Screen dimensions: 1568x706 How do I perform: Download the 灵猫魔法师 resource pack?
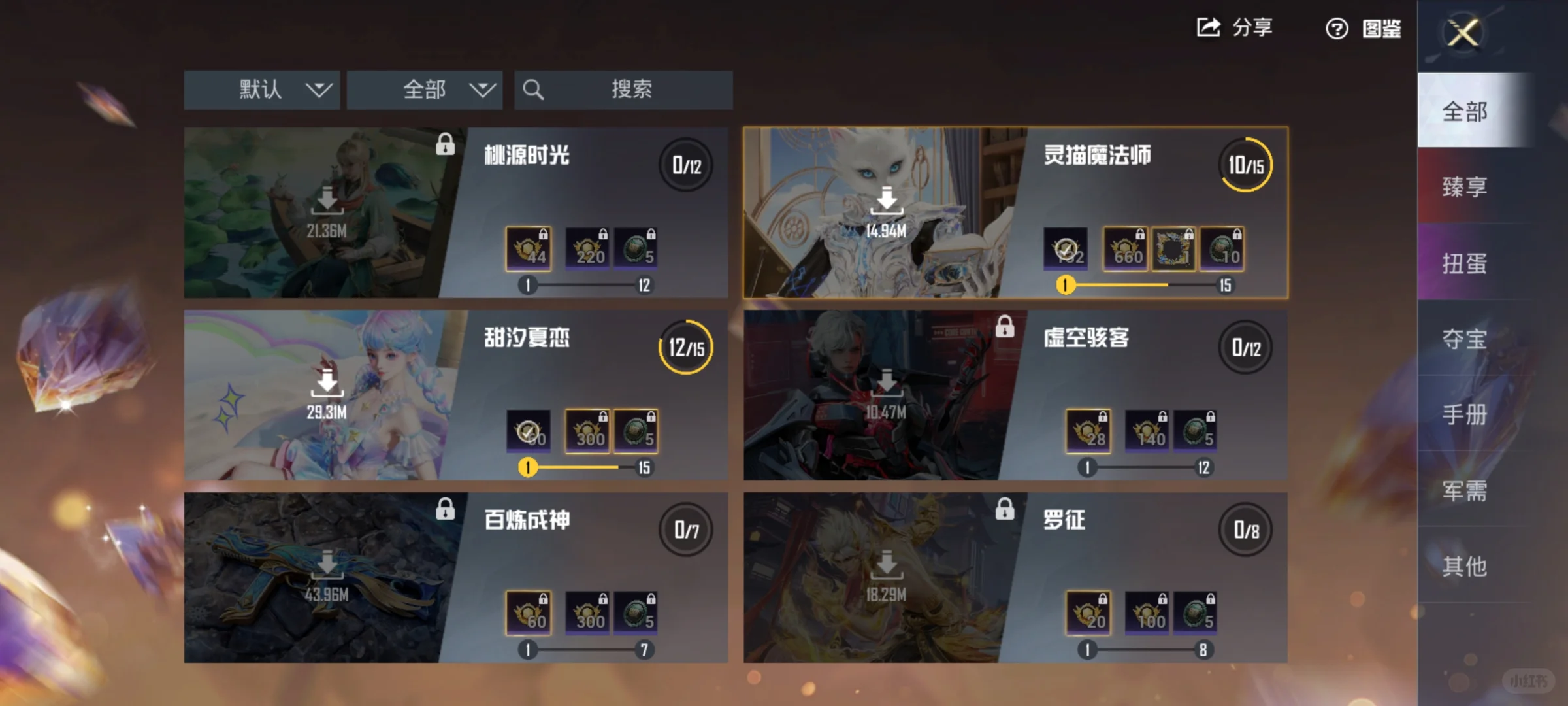tap(887, 201)
